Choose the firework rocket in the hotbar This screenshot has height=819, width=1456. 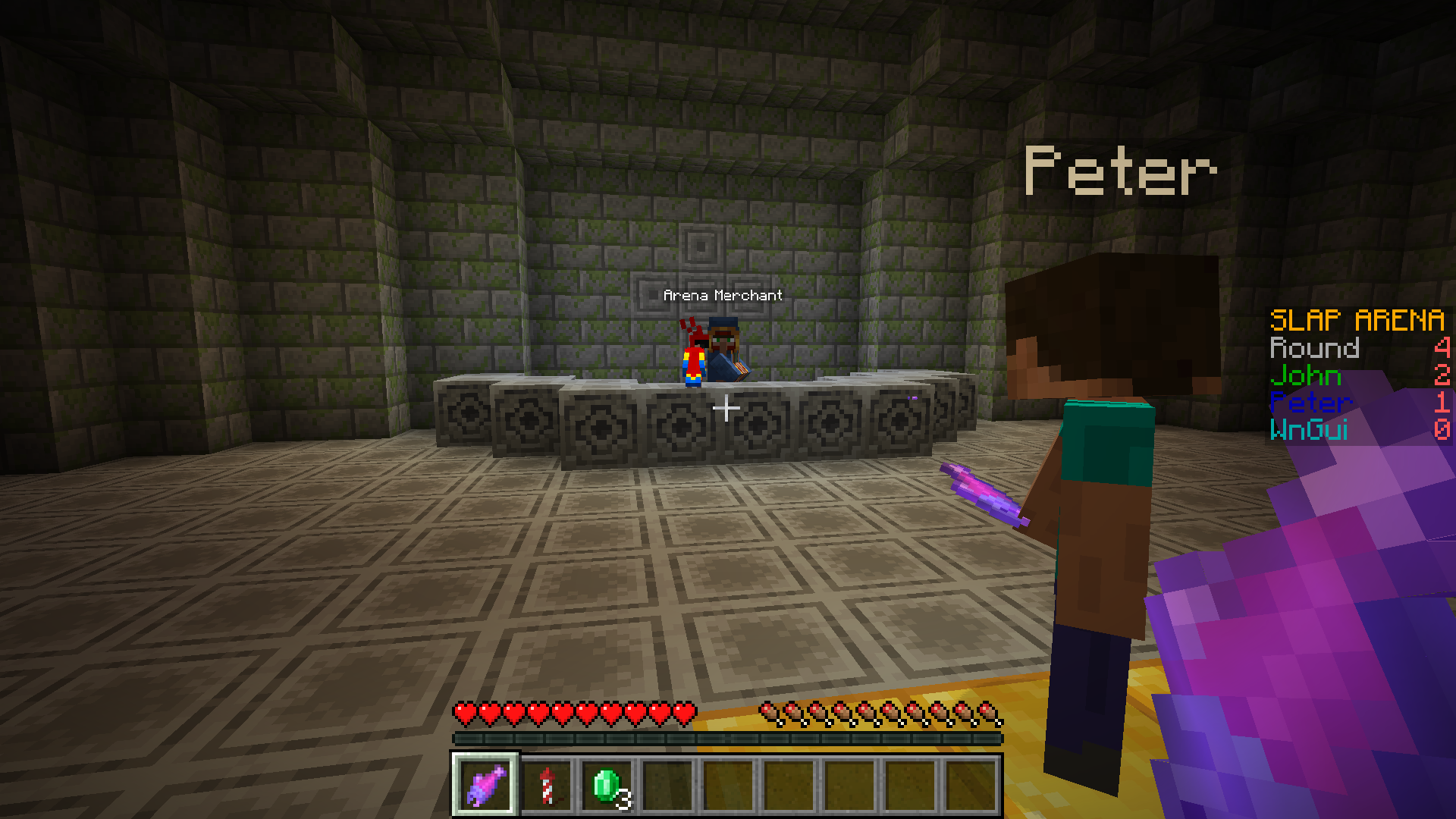point(547,786)
